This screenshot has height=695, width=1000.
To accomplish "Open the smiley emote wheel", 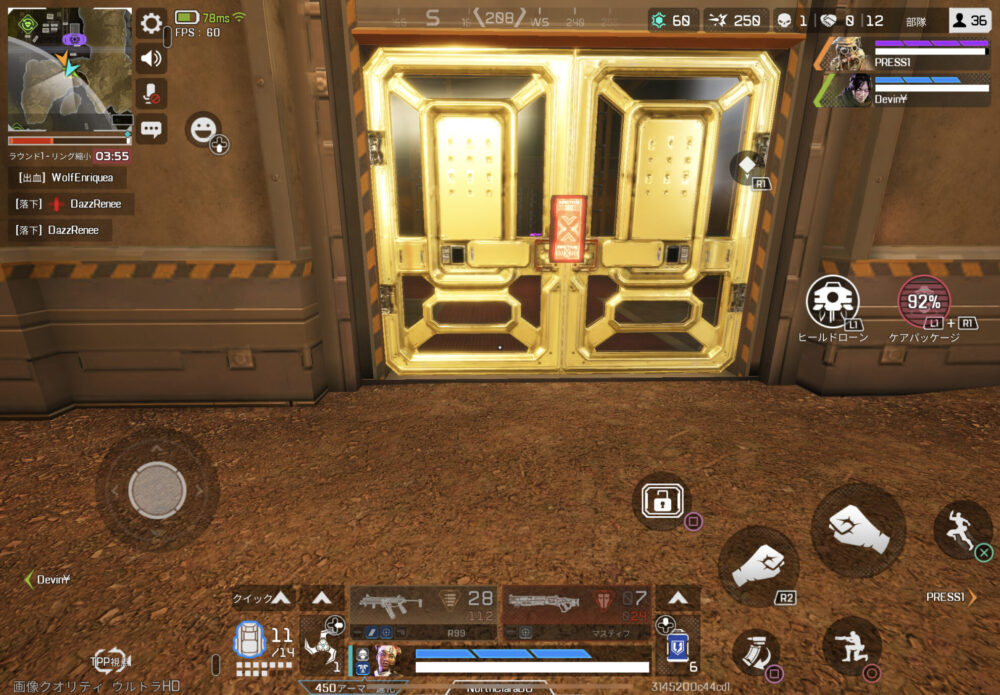I will coord(203,130).
